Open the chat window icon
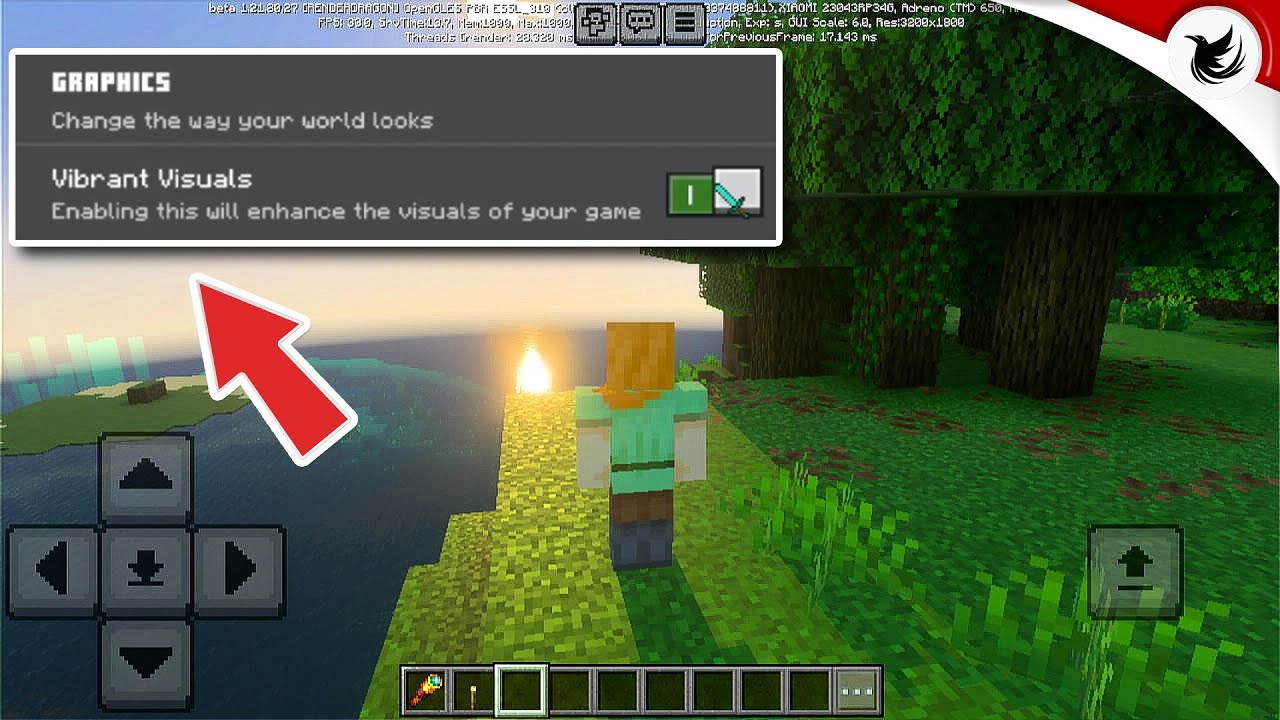Viewport: 1280px width, 720px height. point(641,22)
